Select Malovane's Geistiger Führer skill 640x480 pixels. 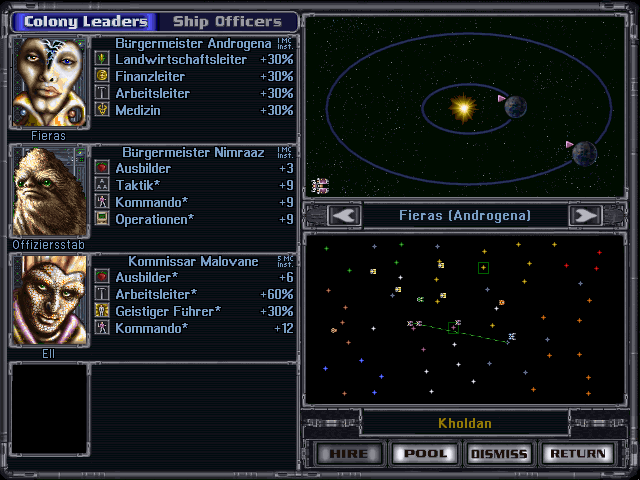(168, 311)
